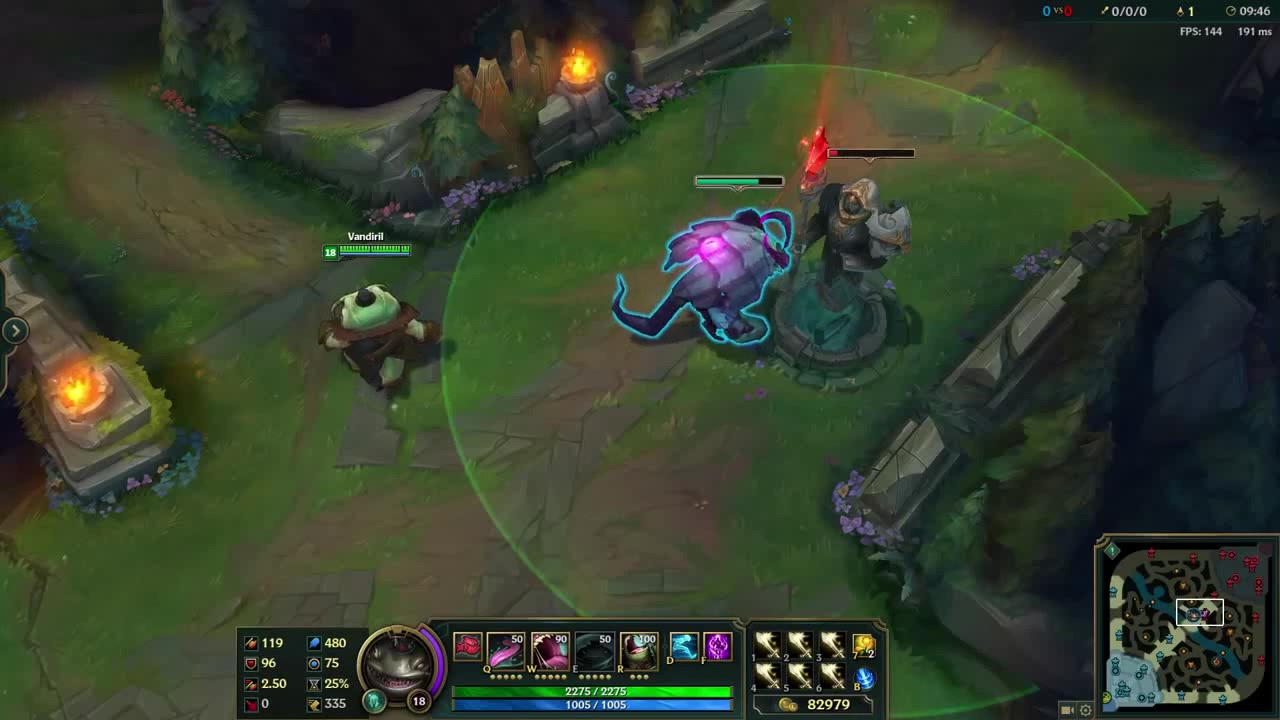Click the gold total 82979
This screenshot has height=720, width=1280.
[827, 704]
